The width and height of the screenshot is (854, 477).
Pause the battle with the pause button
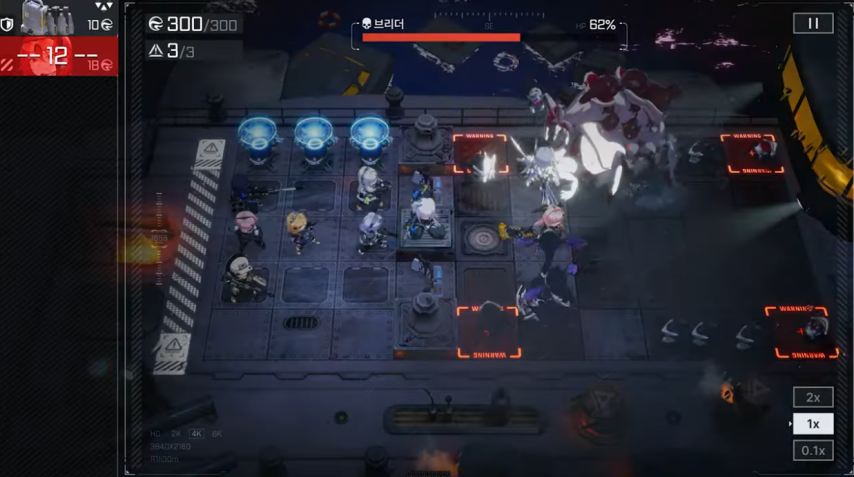point(813,24)
